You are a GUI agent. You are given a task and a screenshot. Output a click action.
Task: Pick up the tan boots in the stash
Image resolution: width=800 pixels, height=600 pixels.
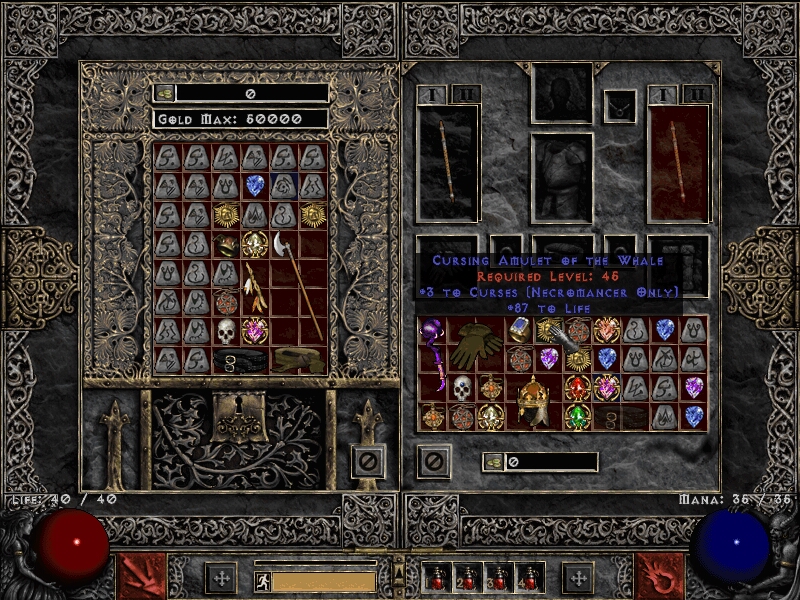tap(299, 359)
